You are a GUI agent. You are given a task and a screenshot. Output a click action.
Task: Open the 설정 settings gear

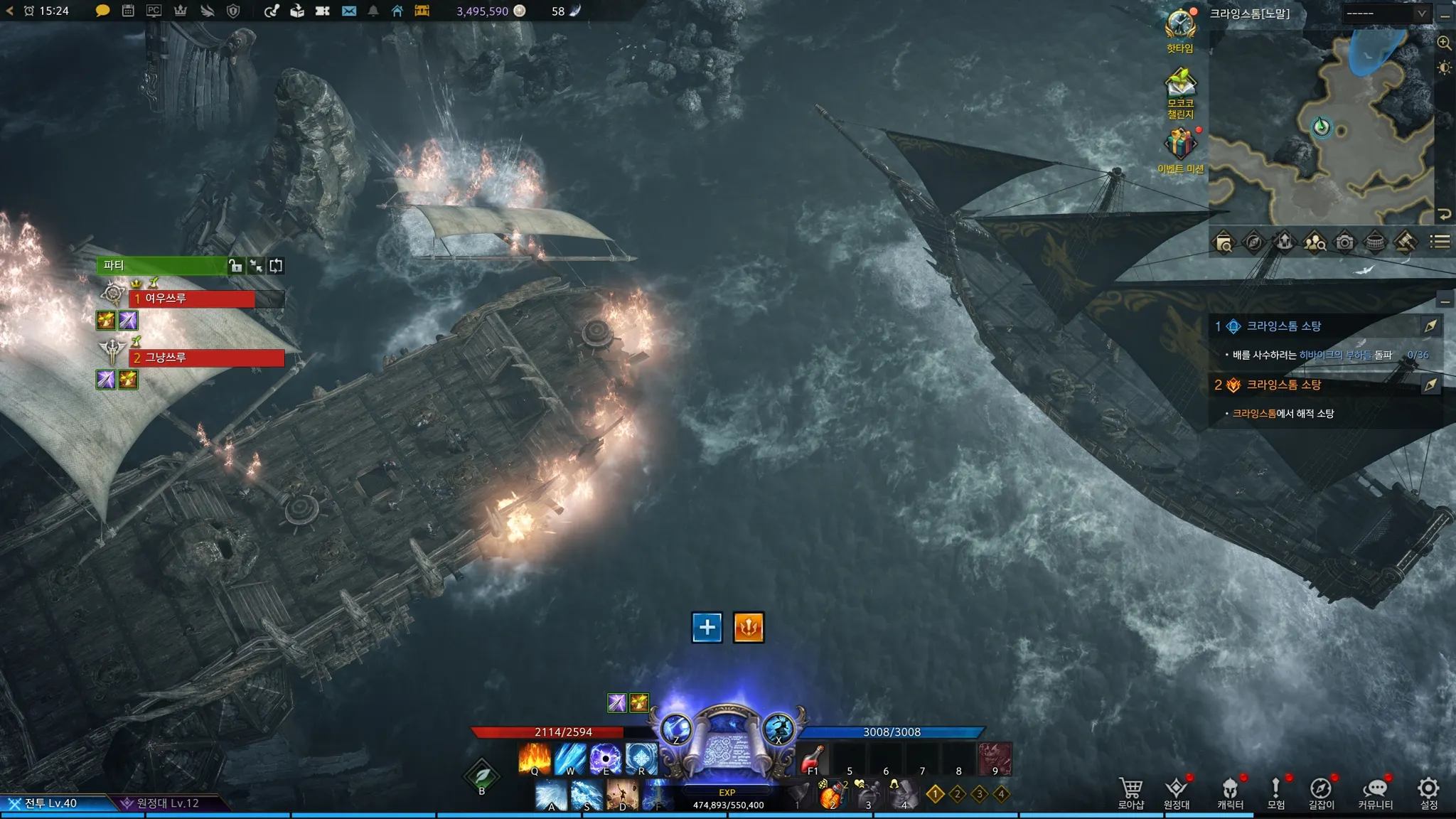click(1428, 792)
